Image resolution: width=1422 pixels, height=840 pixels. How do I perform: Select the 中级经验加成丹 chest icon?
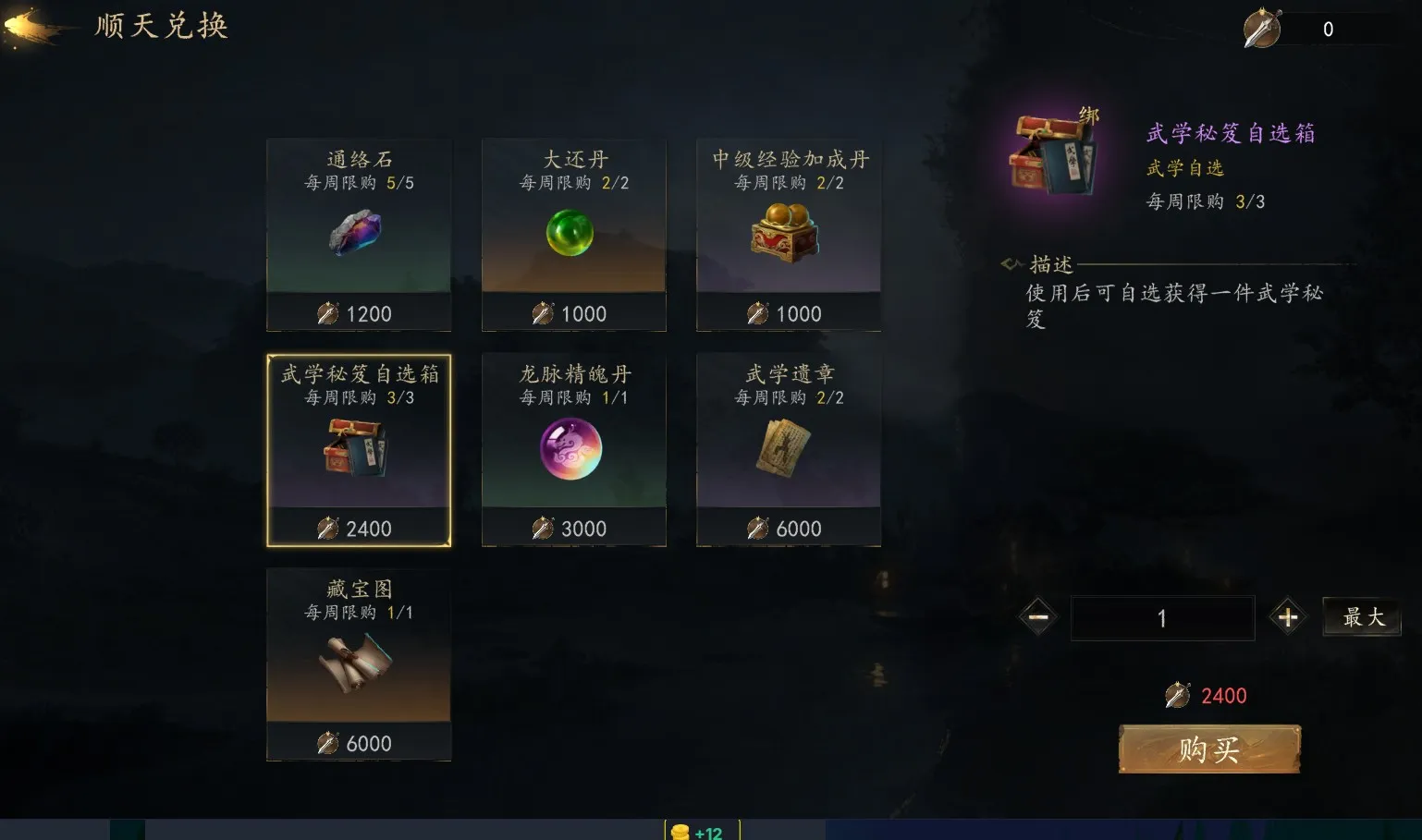pos(788,233)
